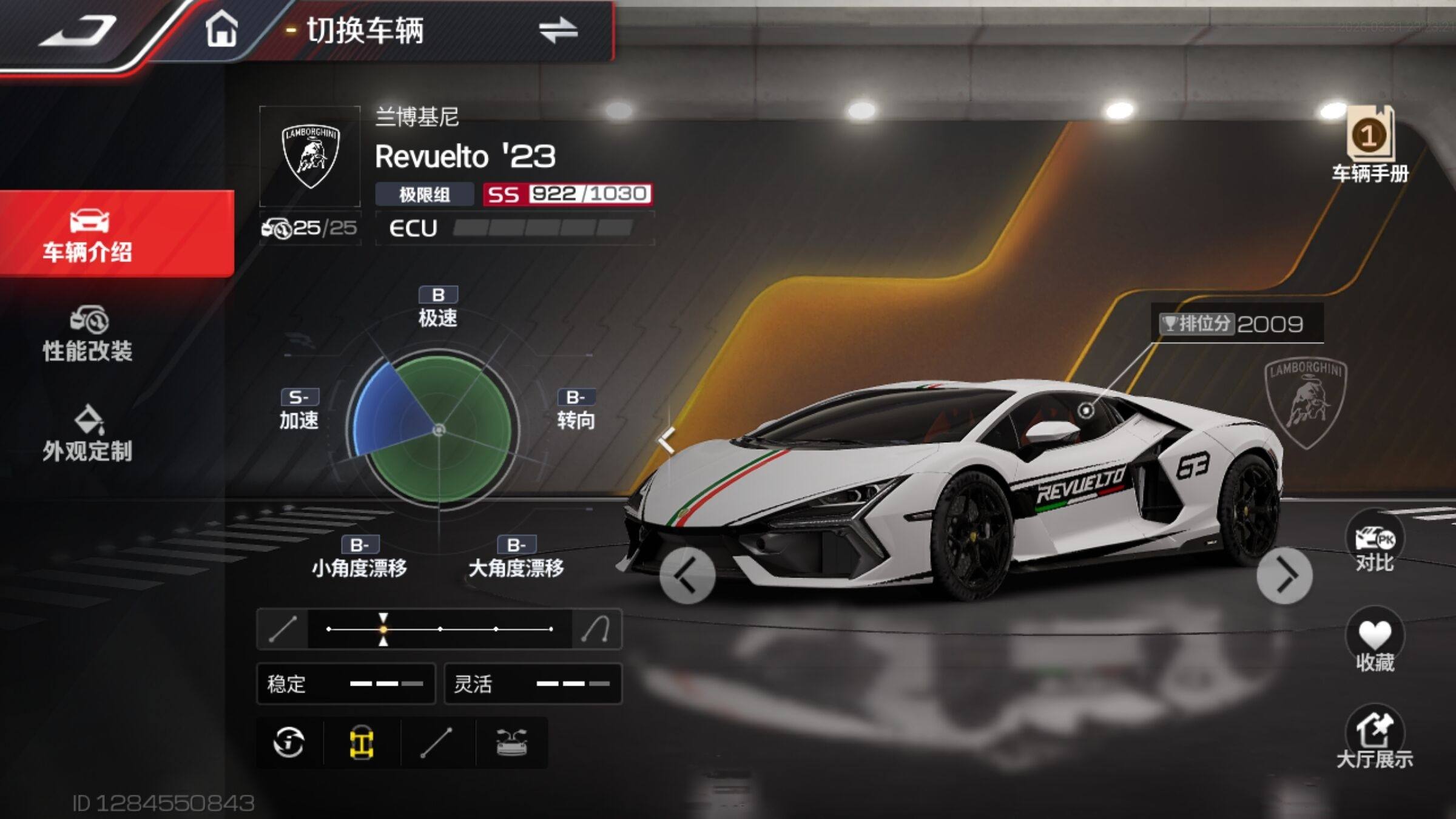The height and width of the screenshot is (819, 1456).
Task: Return to the home screen
Action: pos(221,29)
